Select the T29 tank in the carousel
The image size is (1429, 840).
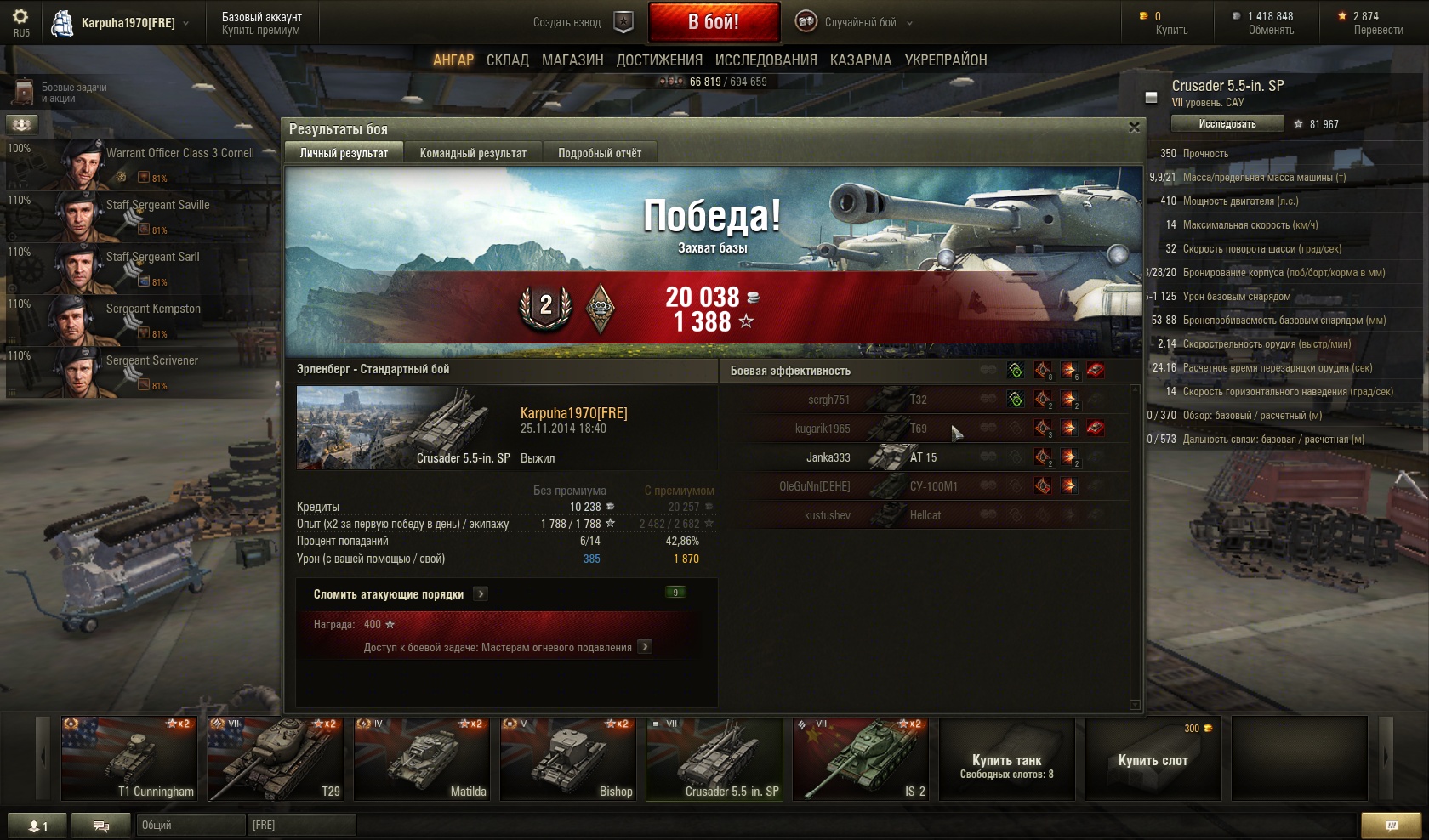click(x=276, y=759)
